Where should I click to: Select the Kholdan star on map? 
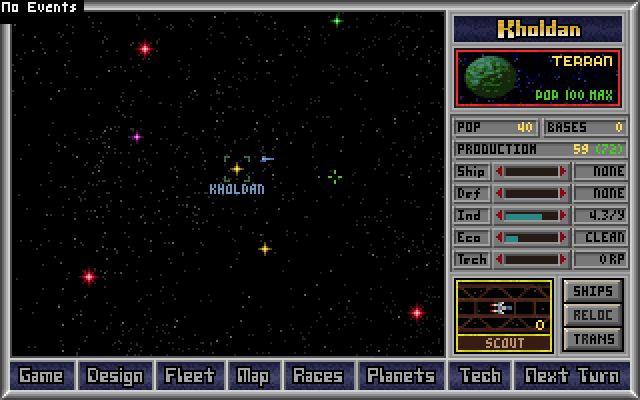coord(237,169)
